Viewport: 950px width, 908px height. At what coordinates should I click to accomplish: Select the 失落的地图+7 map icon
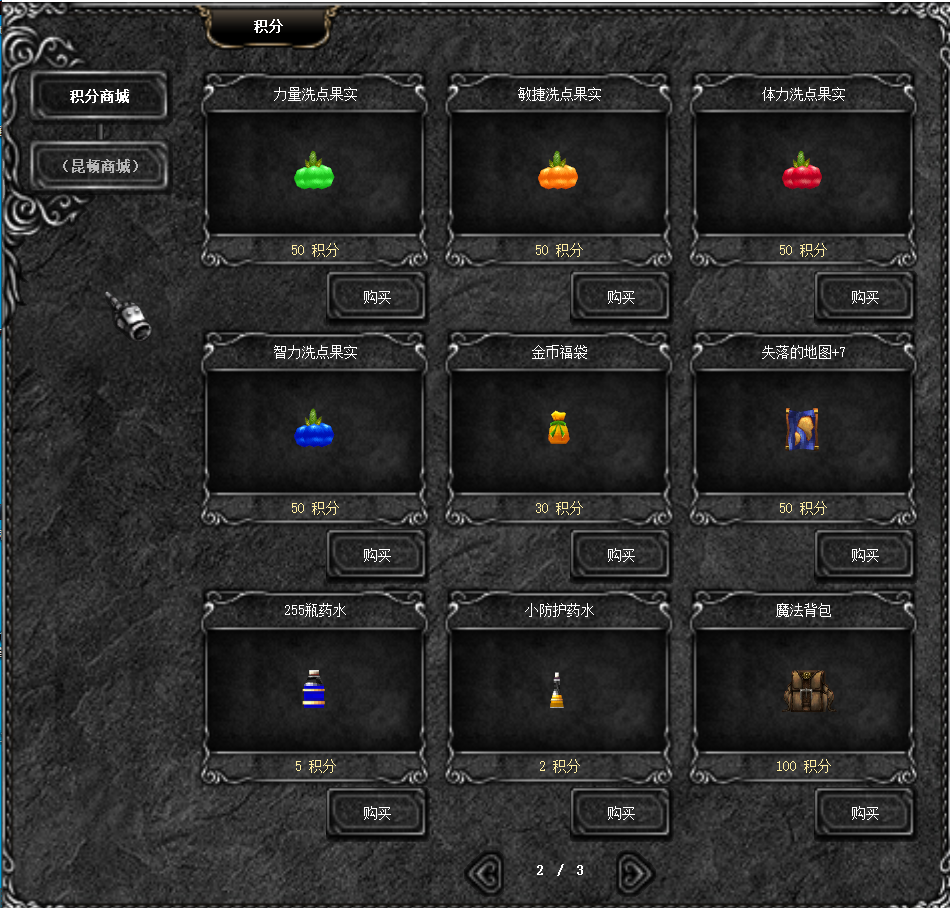coord(802,429)
